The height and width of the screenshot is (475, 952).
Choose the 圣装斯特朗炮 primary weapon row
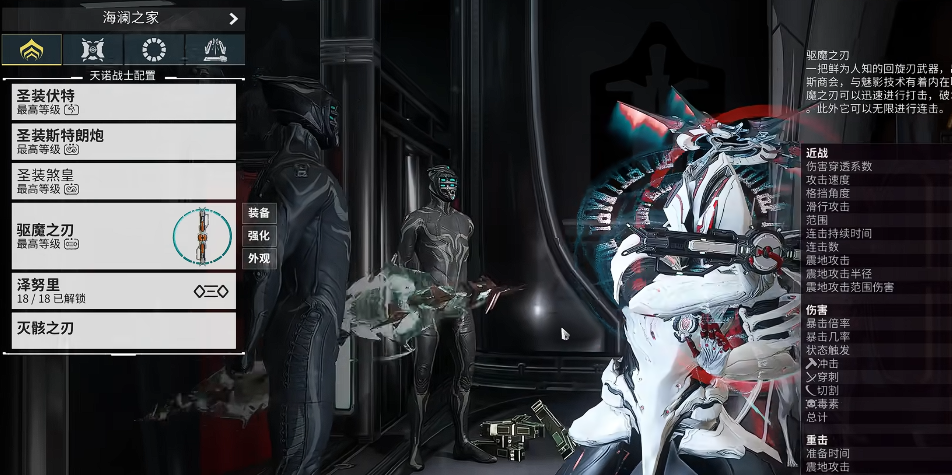[123, 141]
